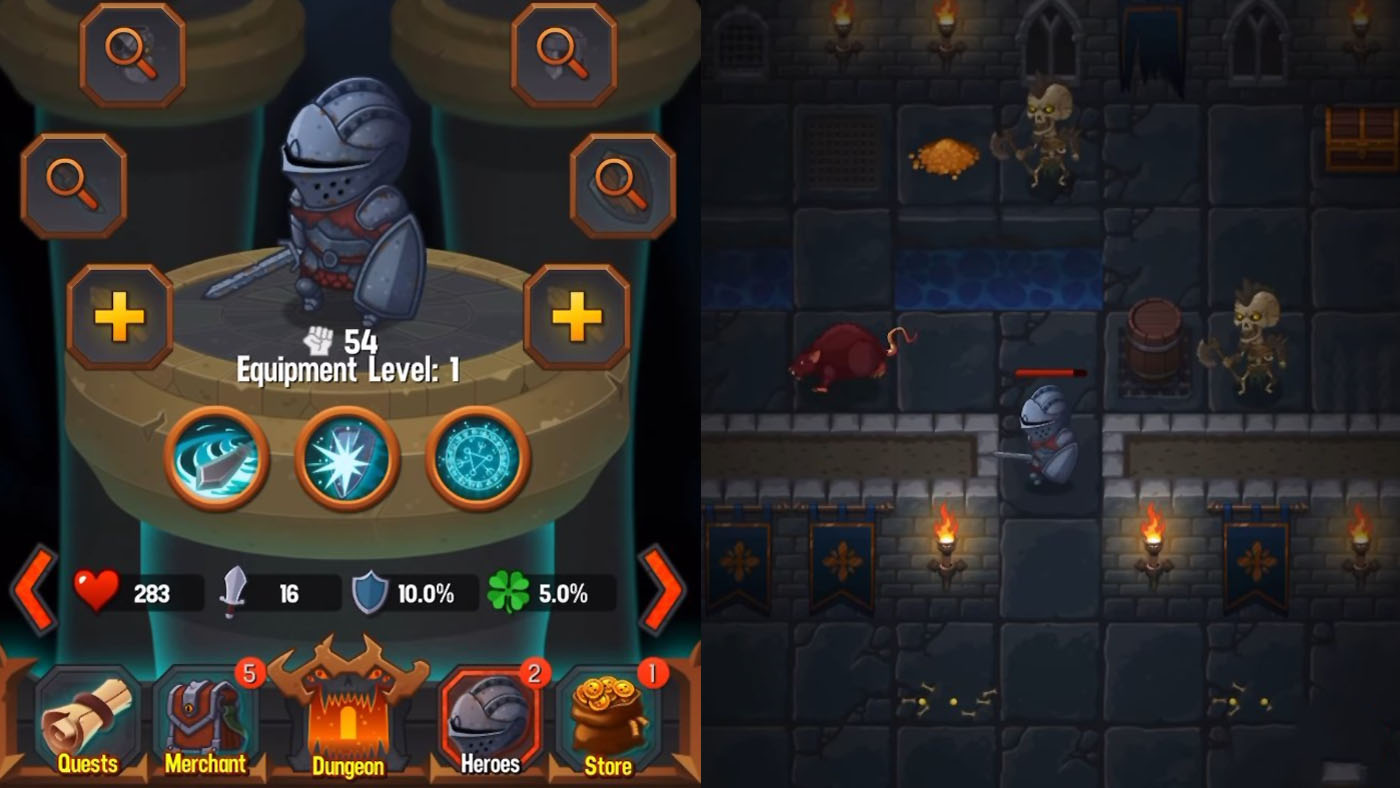Inspect the axe slot with the magnifier
The image size is (1400, 788).
[x=135, y=55]
